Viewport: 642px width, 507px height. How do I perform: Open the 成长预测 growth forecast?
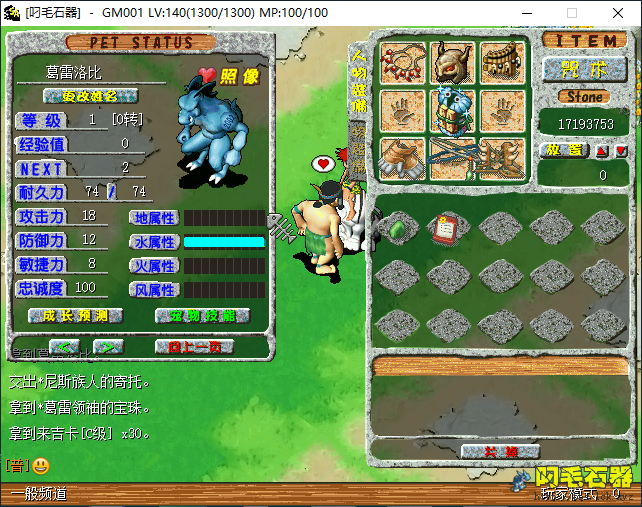pyautogui.click(x=76, y=315)
